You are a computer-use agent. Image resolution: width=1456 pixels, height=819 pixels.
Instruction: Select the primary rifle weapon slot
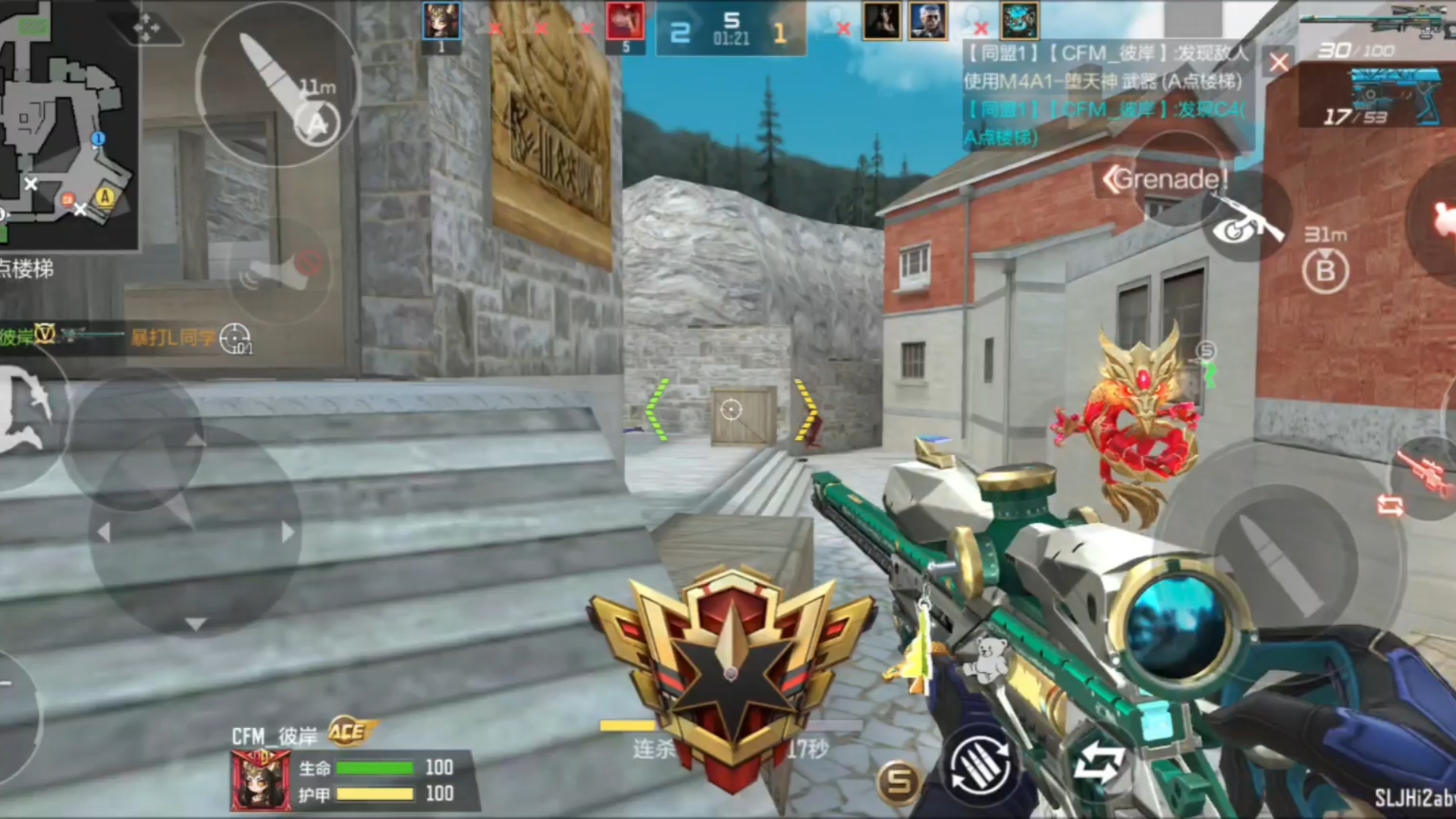pyautogui.click(x=1376, y=30)
